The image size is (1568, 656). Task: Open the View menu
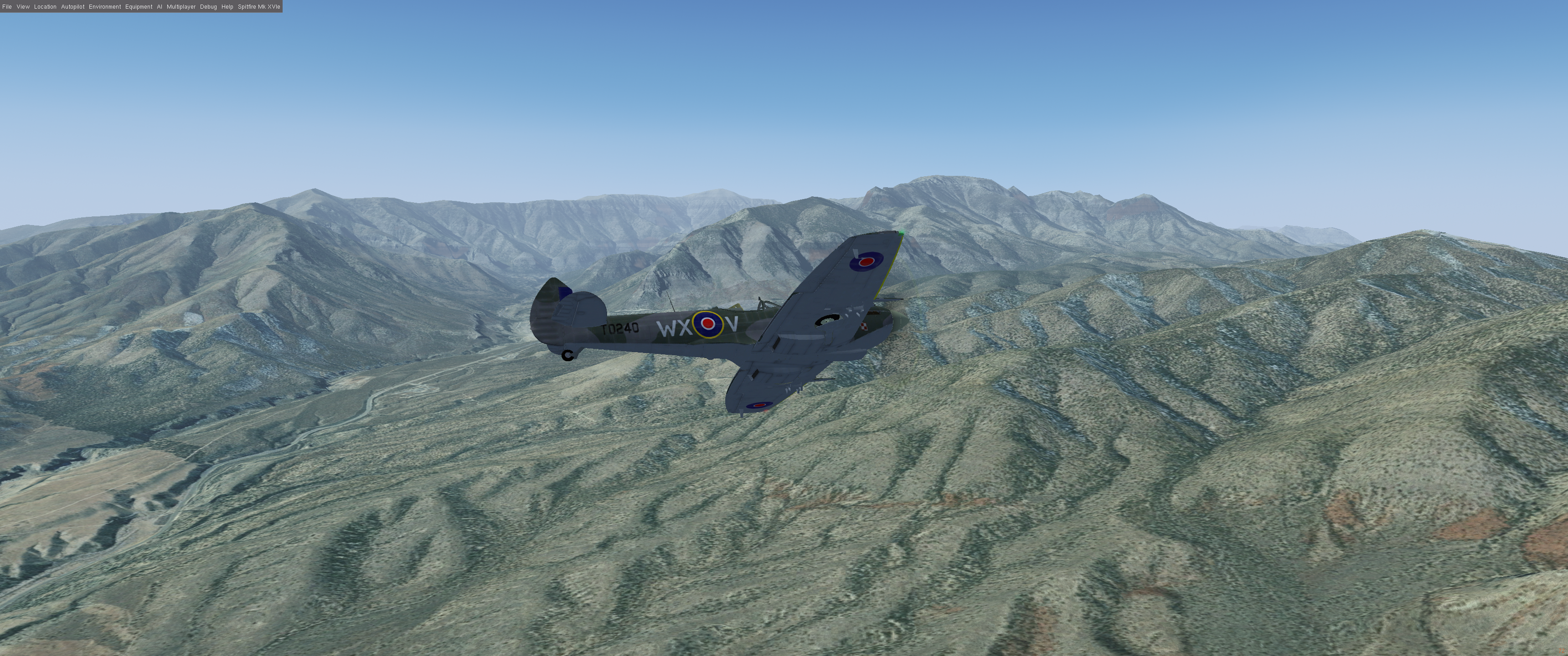coord(23,7)
